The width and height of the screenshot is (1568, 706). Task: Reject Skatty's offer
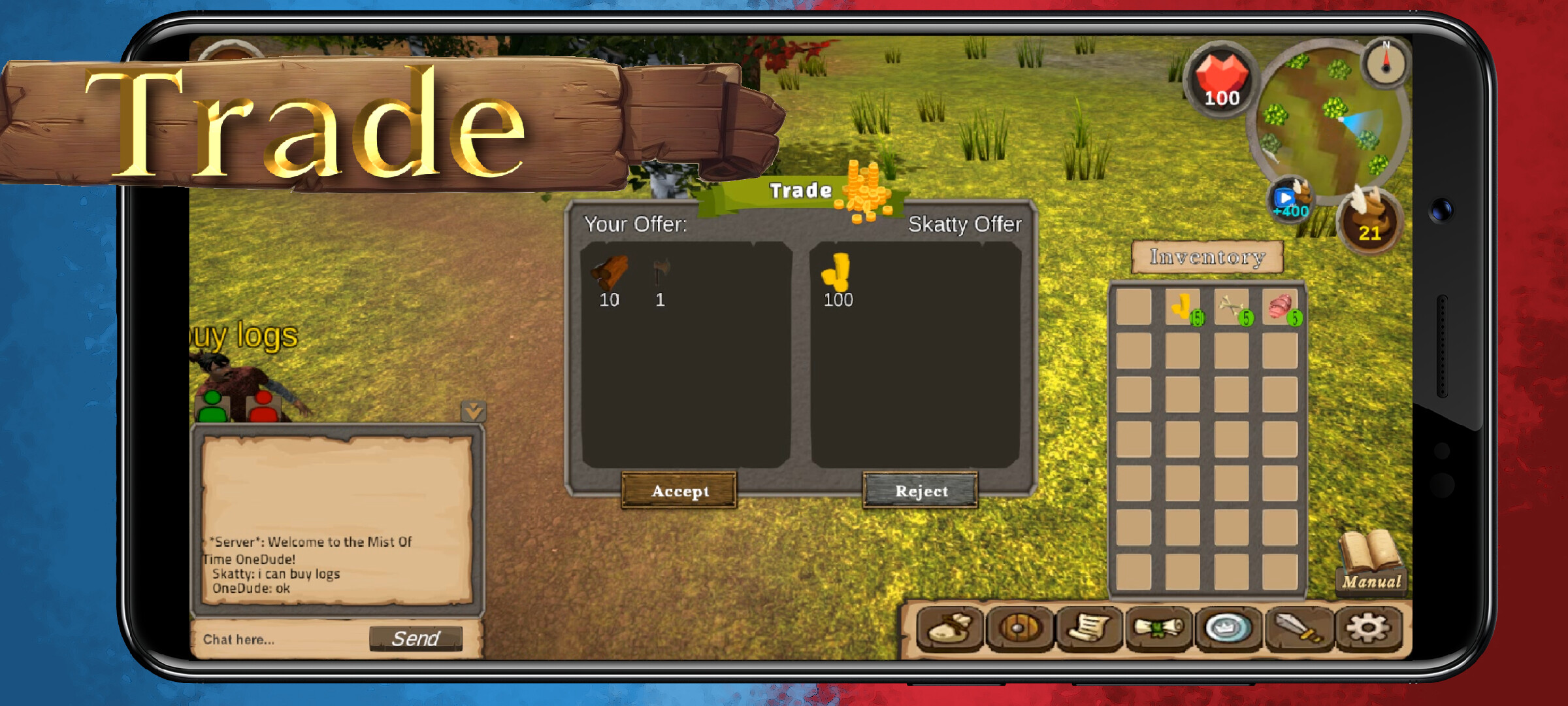(x=921, y=491)
